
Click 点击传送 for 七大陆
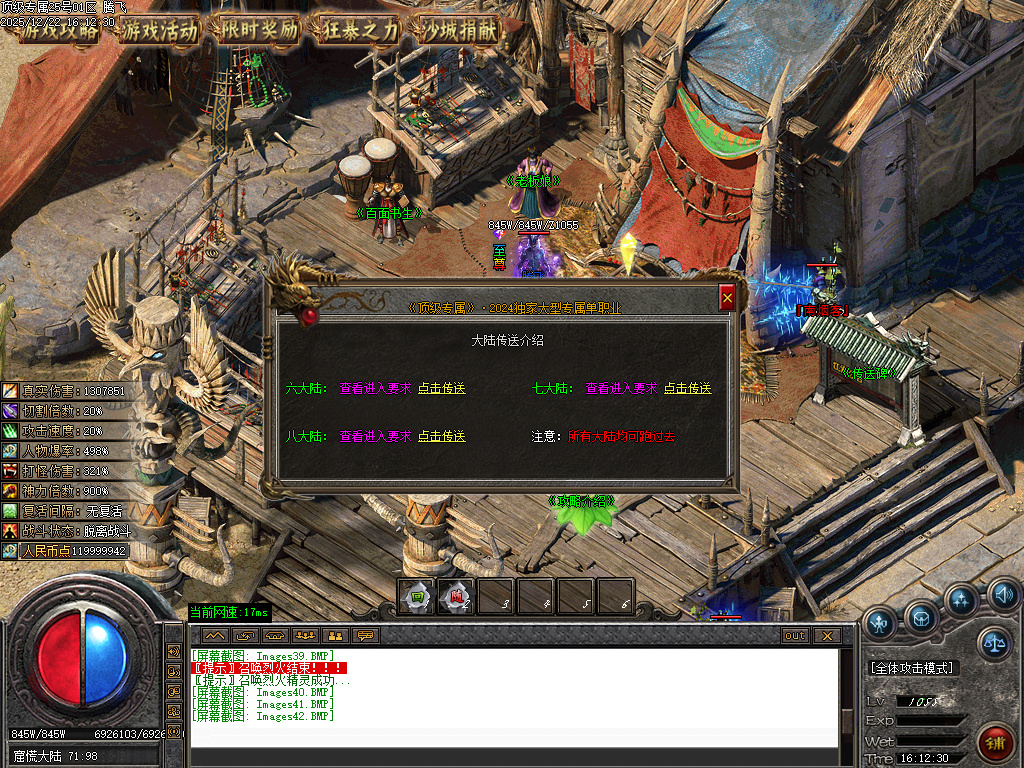[x=688, y=388]
